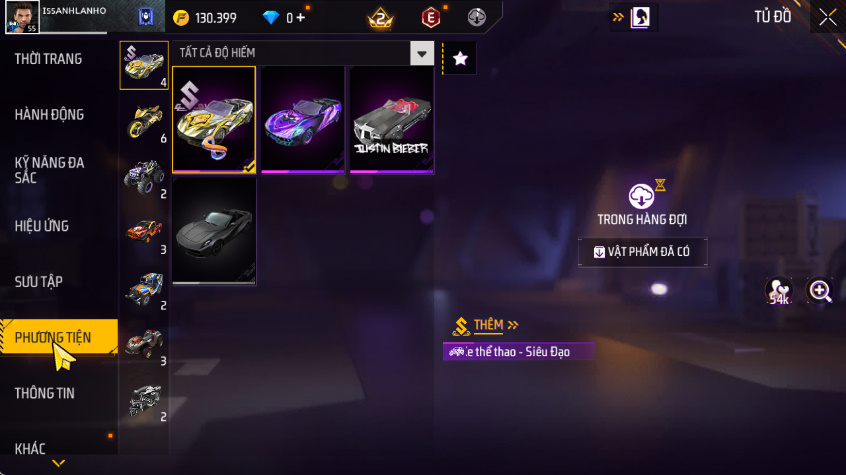Choose the motorcycle vehicle category
This screenshot has width=846, height=475.
[x=143, y=121]
